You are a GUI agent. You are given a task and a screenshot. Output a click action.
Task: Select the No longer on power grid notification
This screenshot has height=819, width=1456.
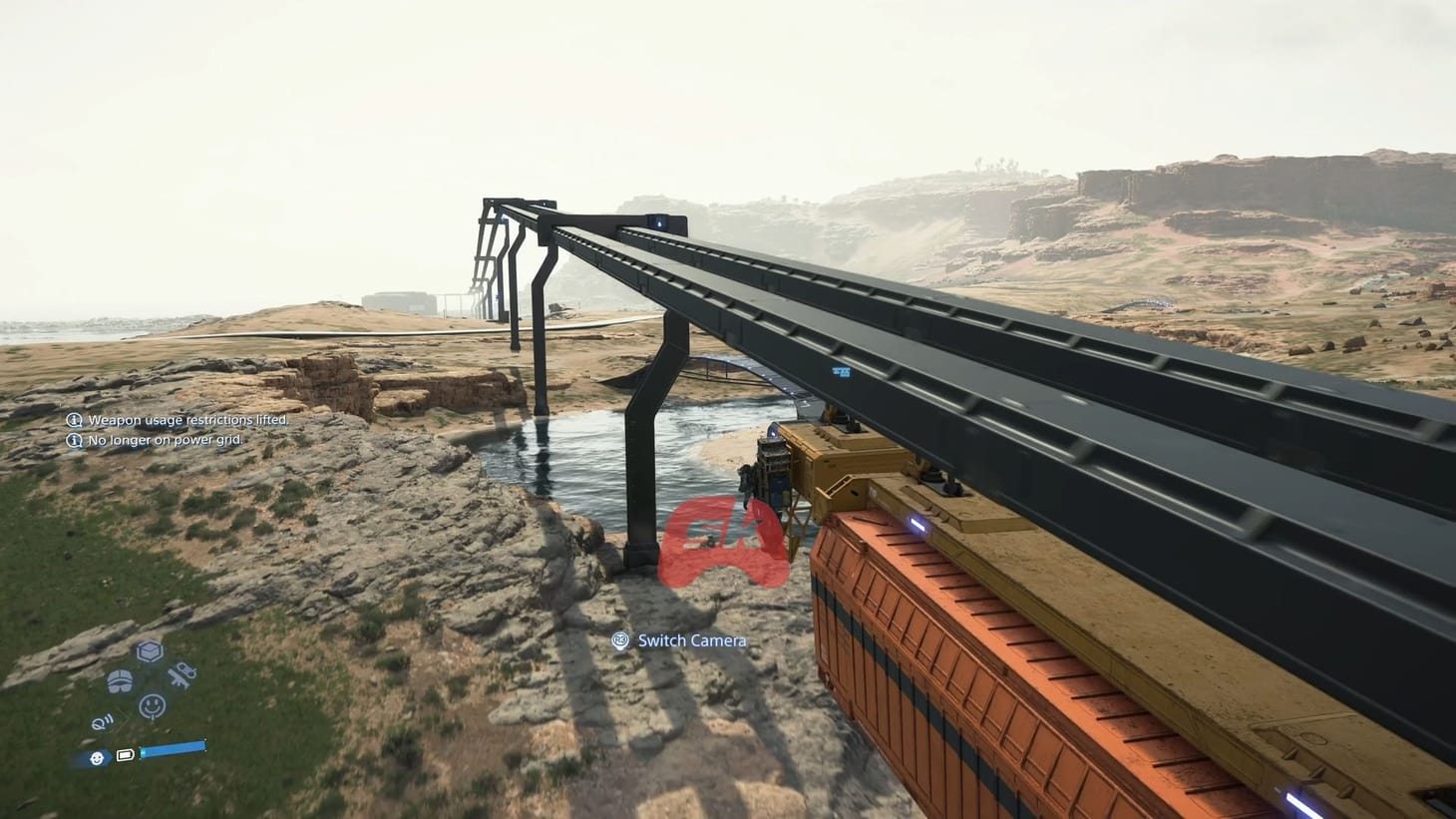tap(166, 439)
